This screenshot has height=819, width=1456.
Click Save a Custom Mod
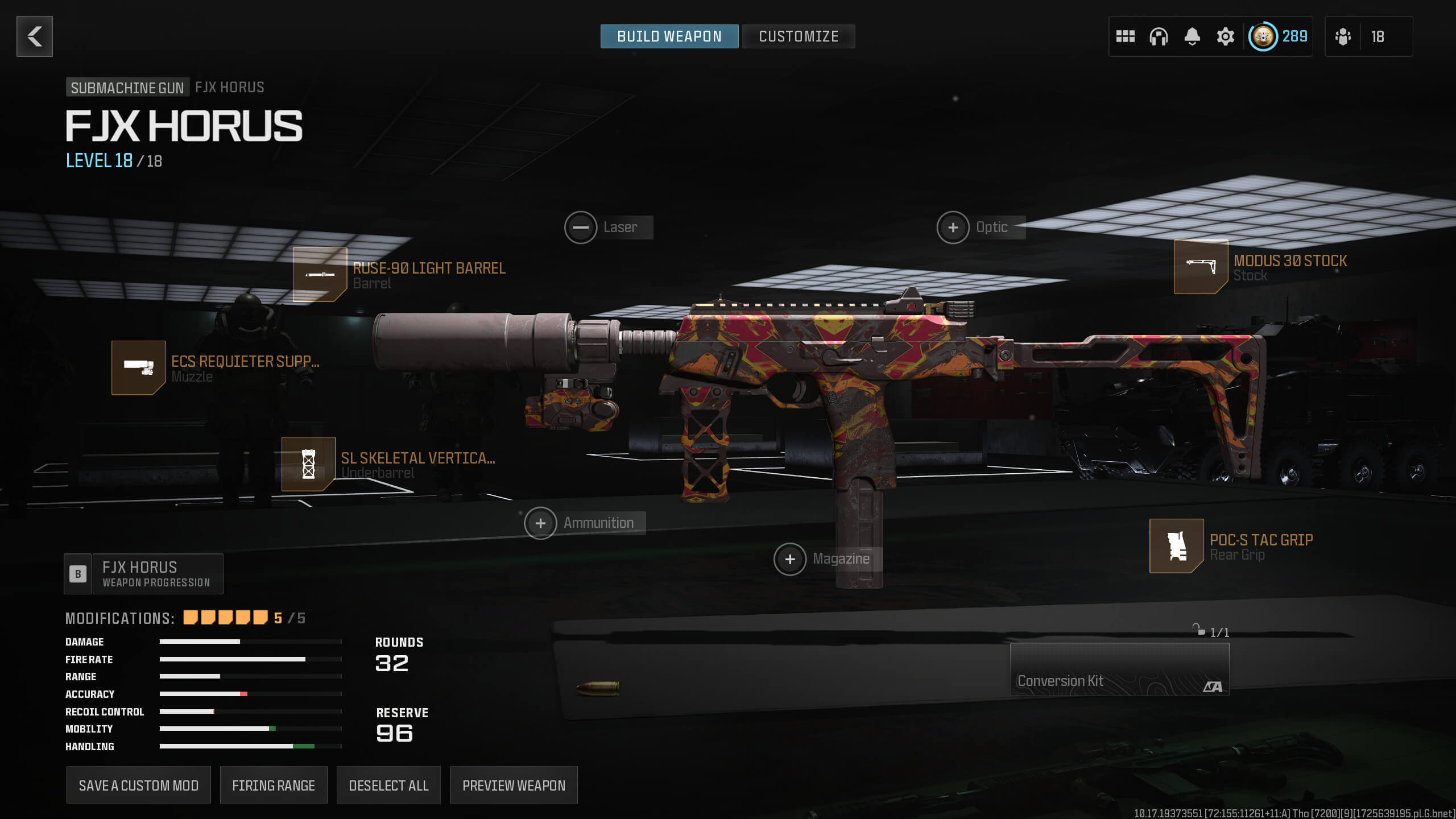coord(138,785)
